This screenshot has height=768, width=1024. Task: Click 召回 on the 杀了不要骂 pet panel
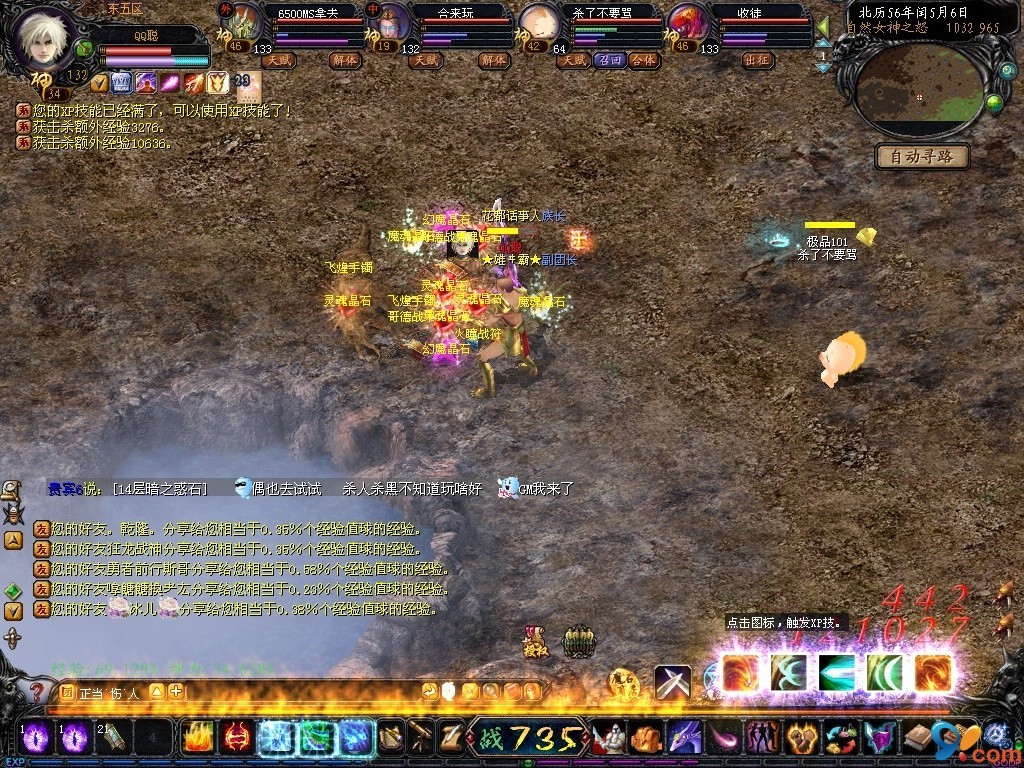(609, 60)
